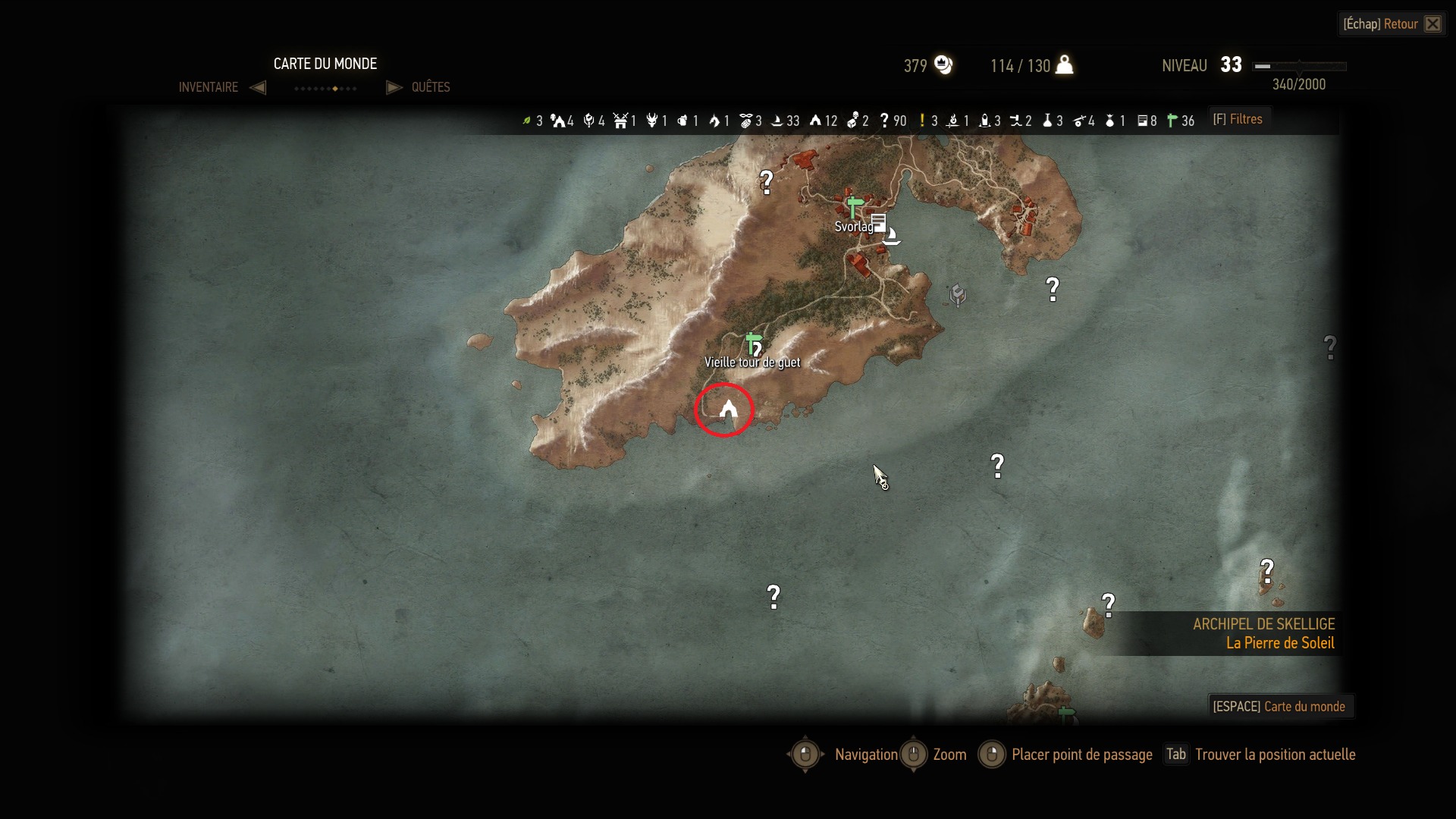Go back to the Inventaire panel

(209, 87)
